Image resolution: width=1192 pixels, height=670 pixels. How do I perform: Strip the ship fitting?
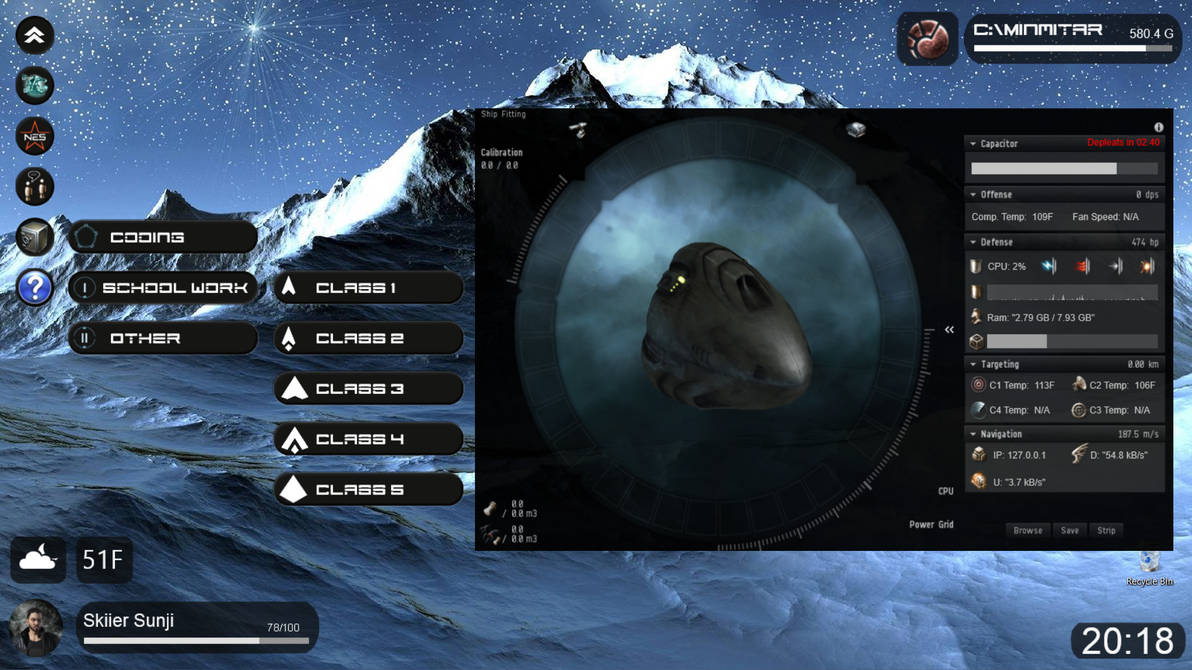pos(1106,530)
